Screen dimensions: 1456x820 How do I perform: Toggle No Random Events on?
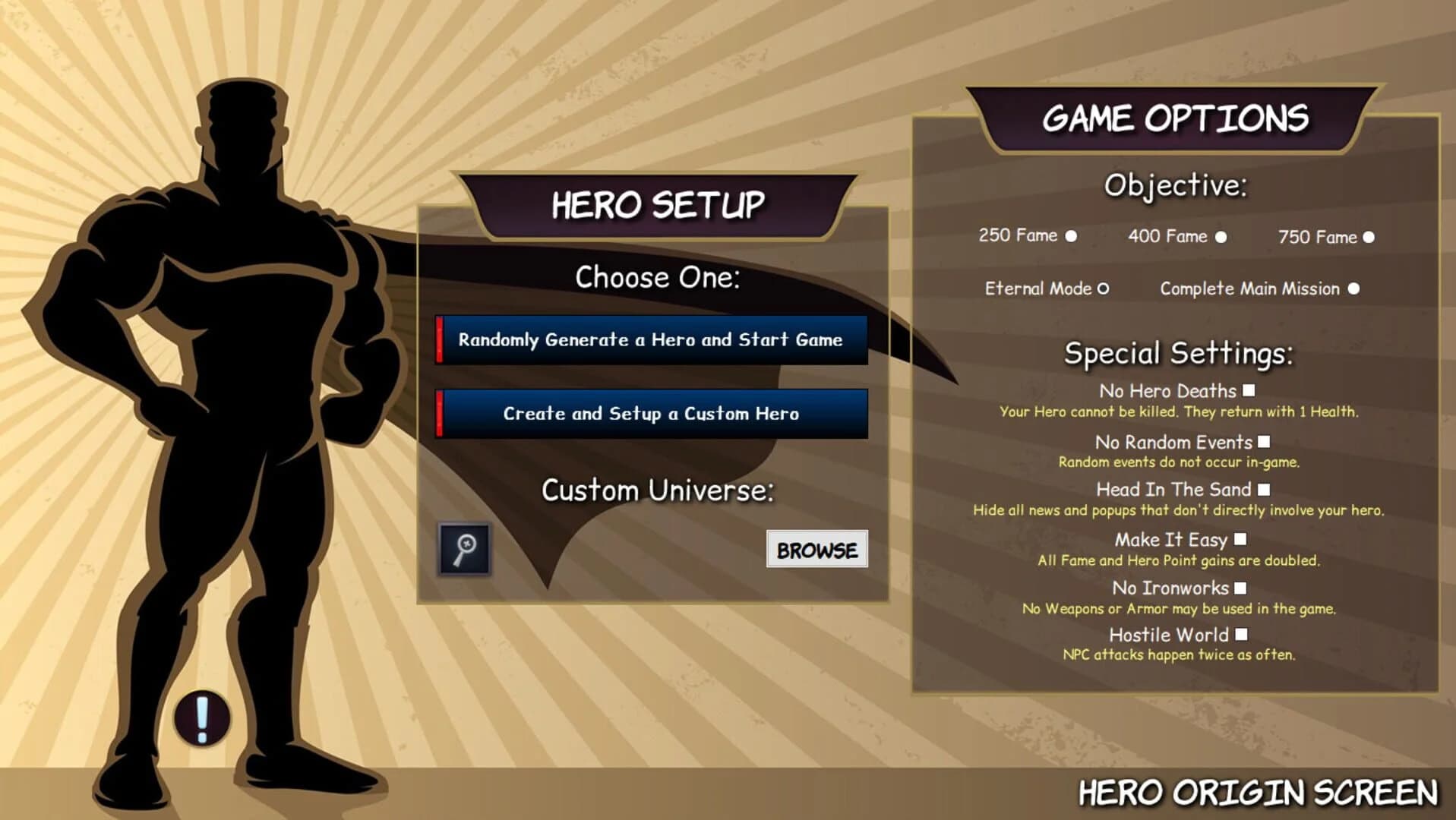(1265, 441)
